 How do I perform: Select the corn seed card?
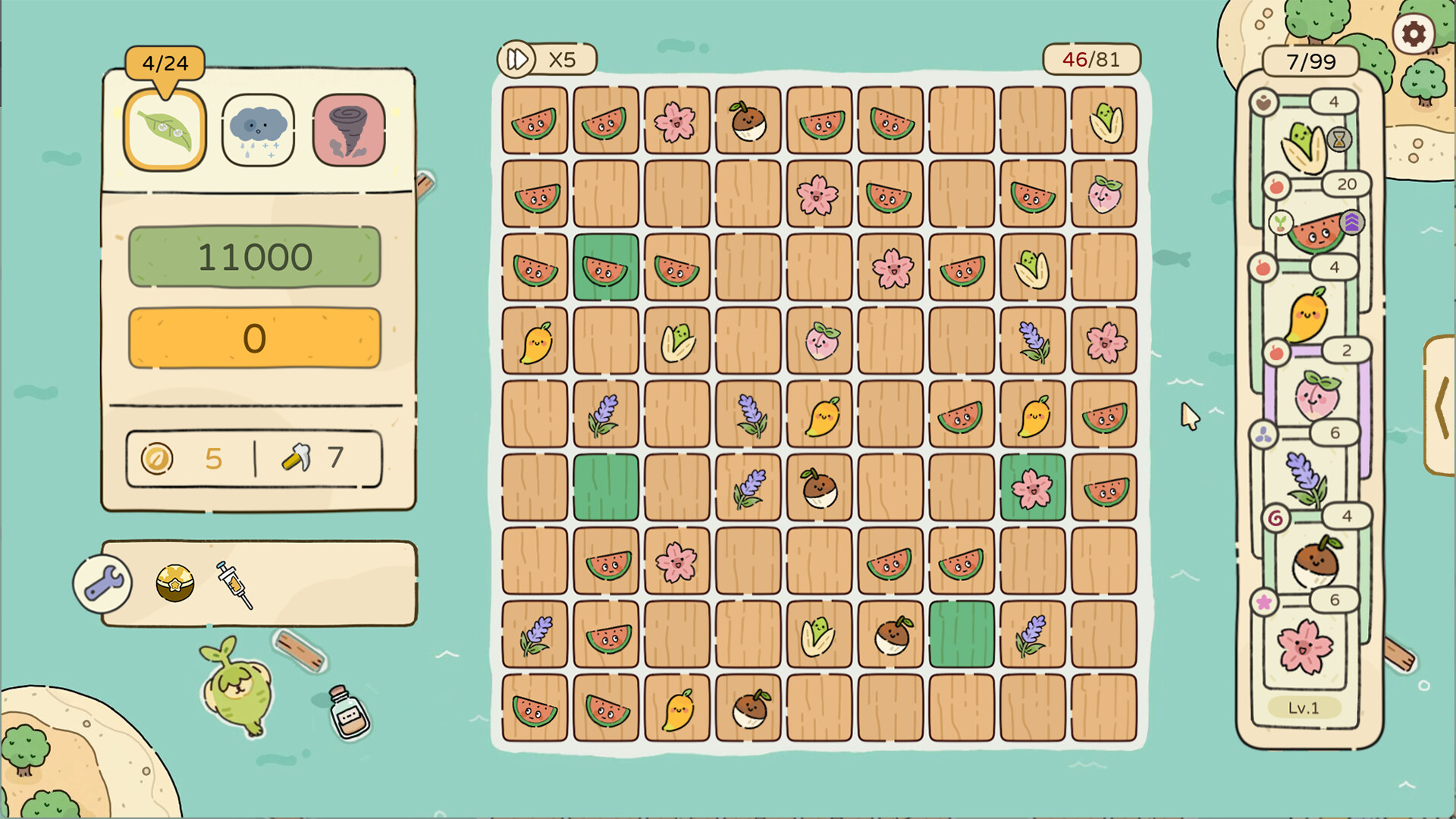[x=1304, y=146]
